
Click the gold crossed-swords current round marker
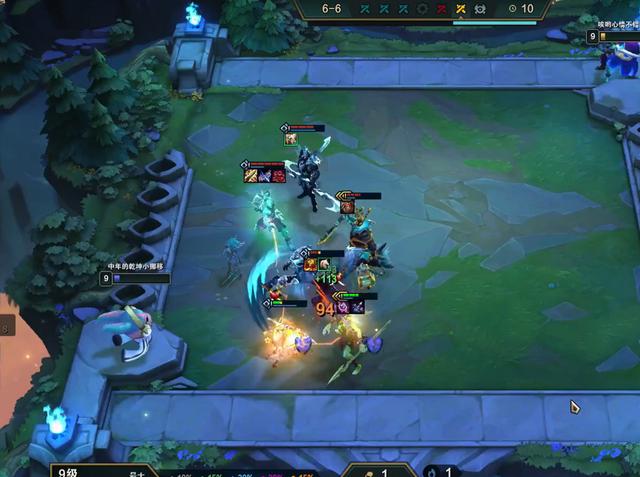click(460, 9)
